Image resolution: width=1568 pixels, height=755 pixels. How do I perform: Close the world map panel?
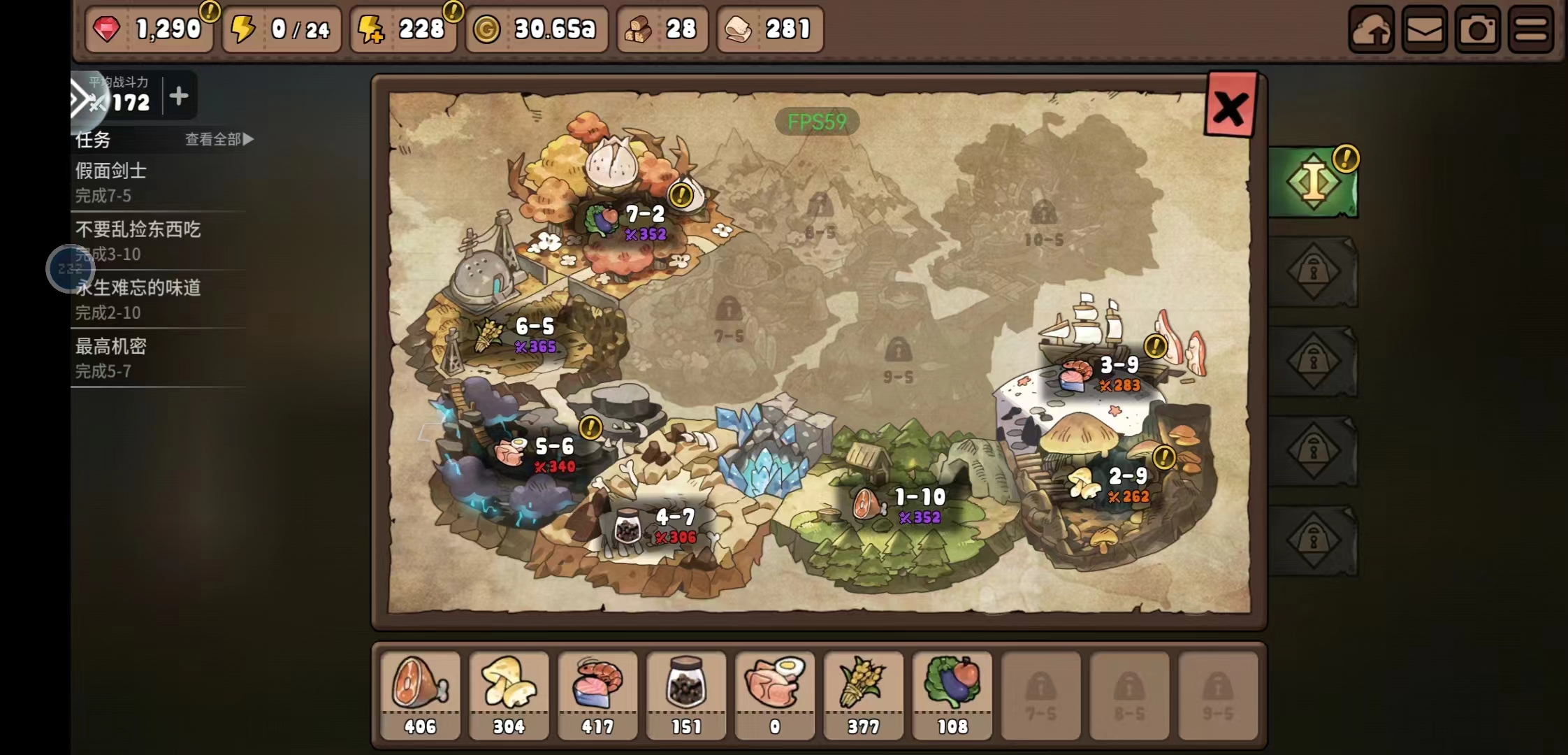[x=1230, y=107]
